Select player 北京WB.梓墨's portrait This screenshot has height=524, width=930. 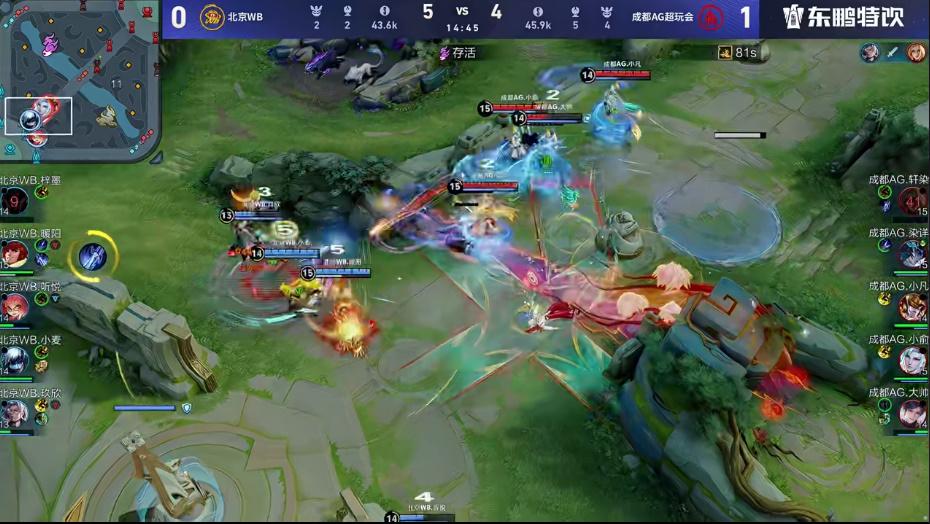tap(15, 201)
